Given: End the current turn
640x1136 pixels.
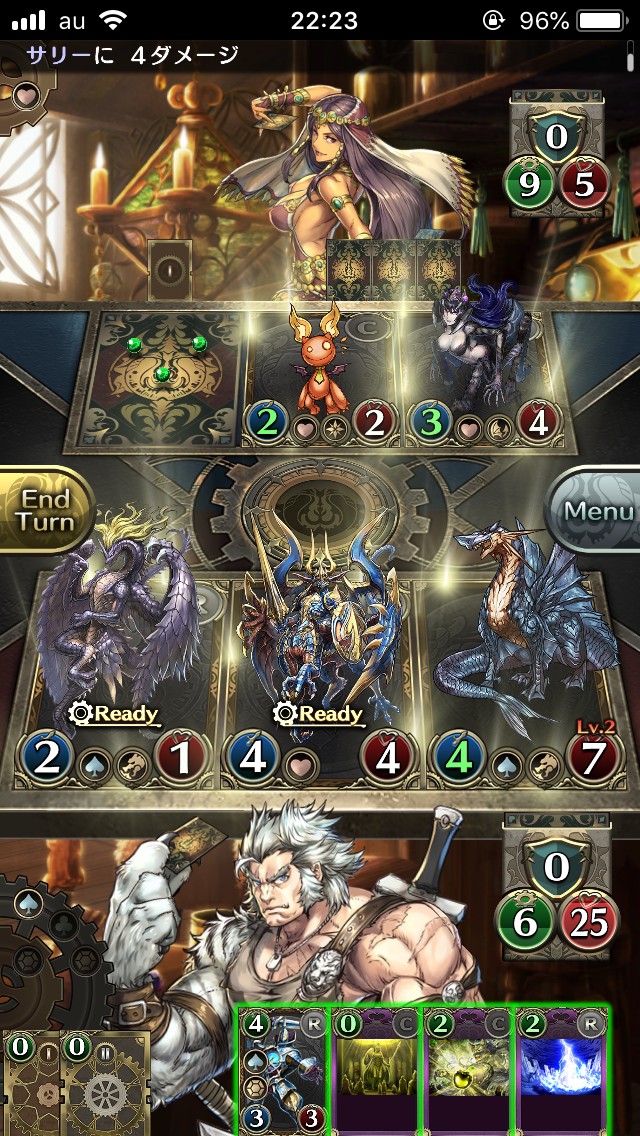Looking at the screenshot, I should click(x=46, y=511).
